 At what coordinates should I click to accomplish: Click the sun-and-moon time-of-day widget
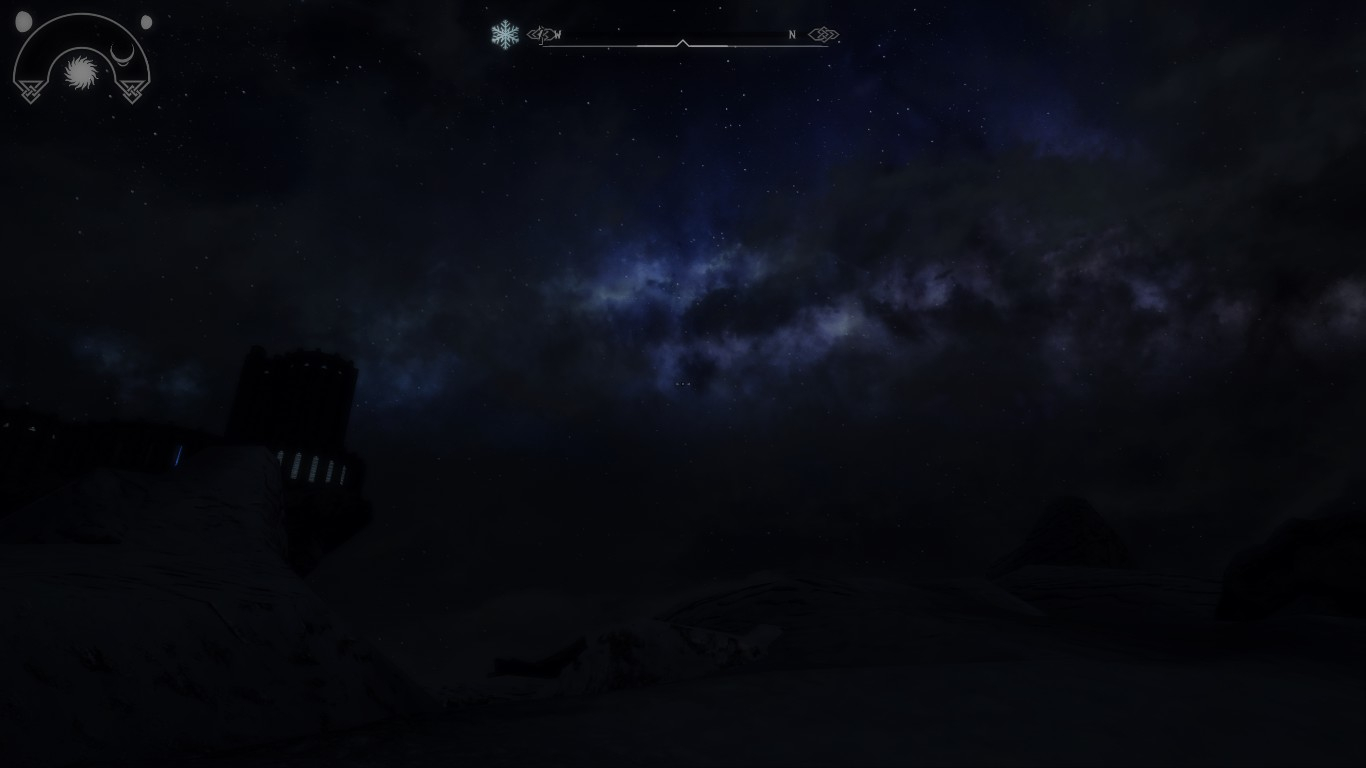pyautogui.click(x=82, y=62)
